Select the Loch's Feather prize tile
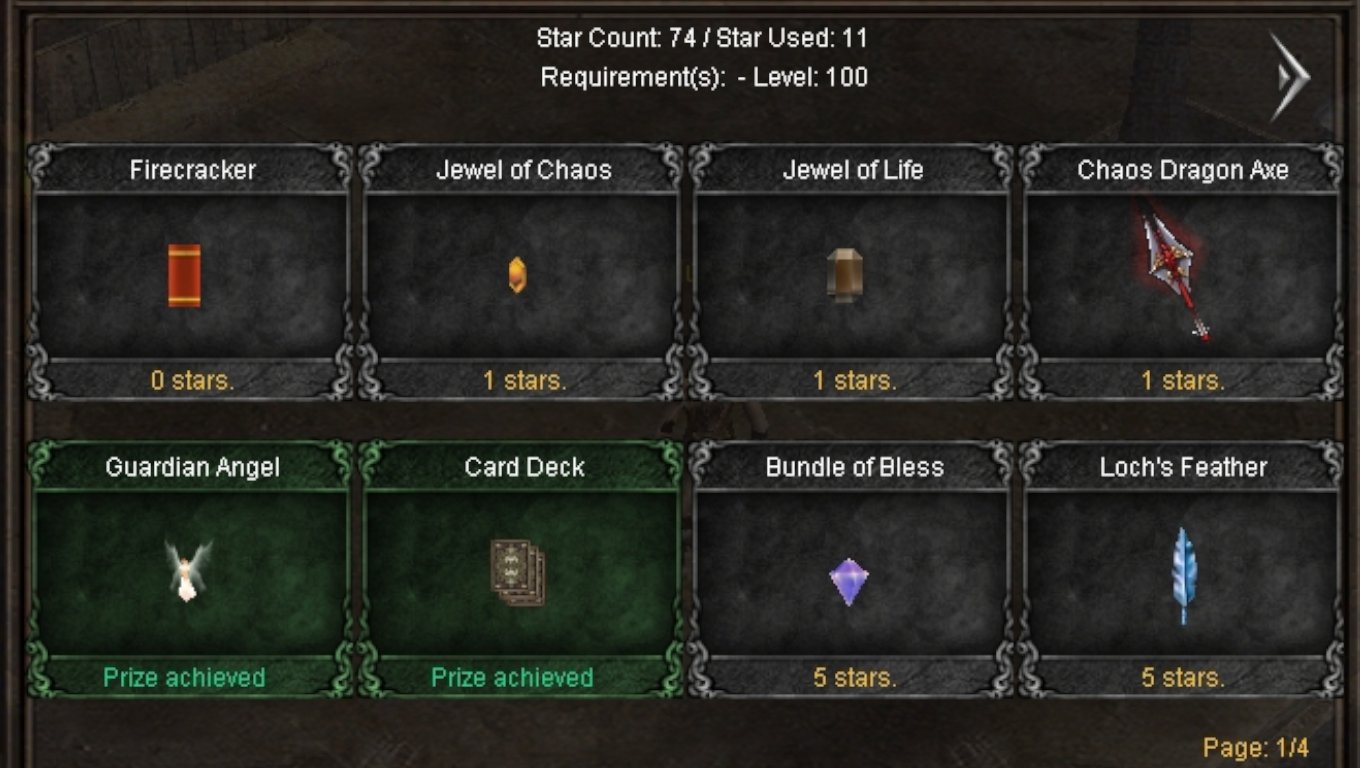The height and width of the screenshot is (768, 1360). coord(1181,571)
